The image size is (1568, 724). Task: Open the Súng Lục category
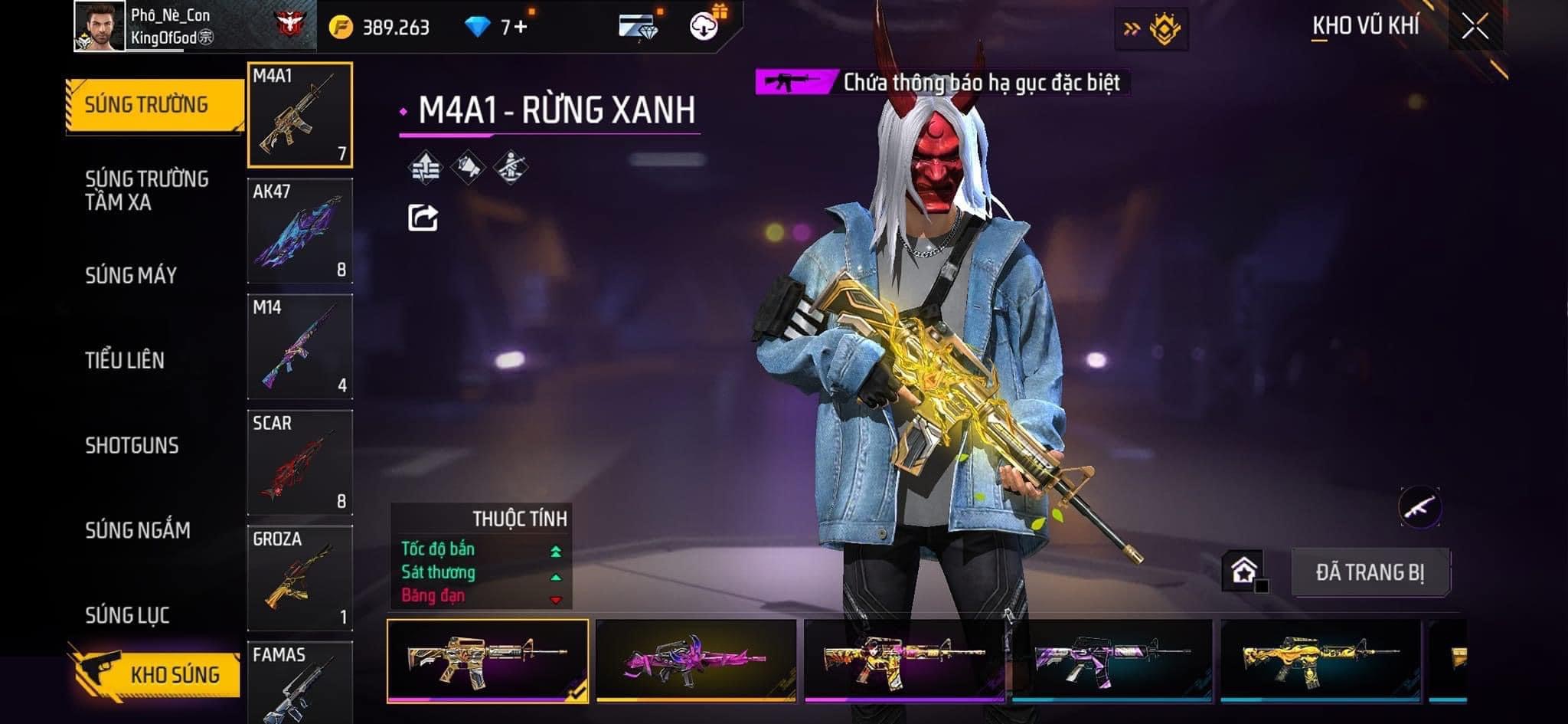(127, 615)
